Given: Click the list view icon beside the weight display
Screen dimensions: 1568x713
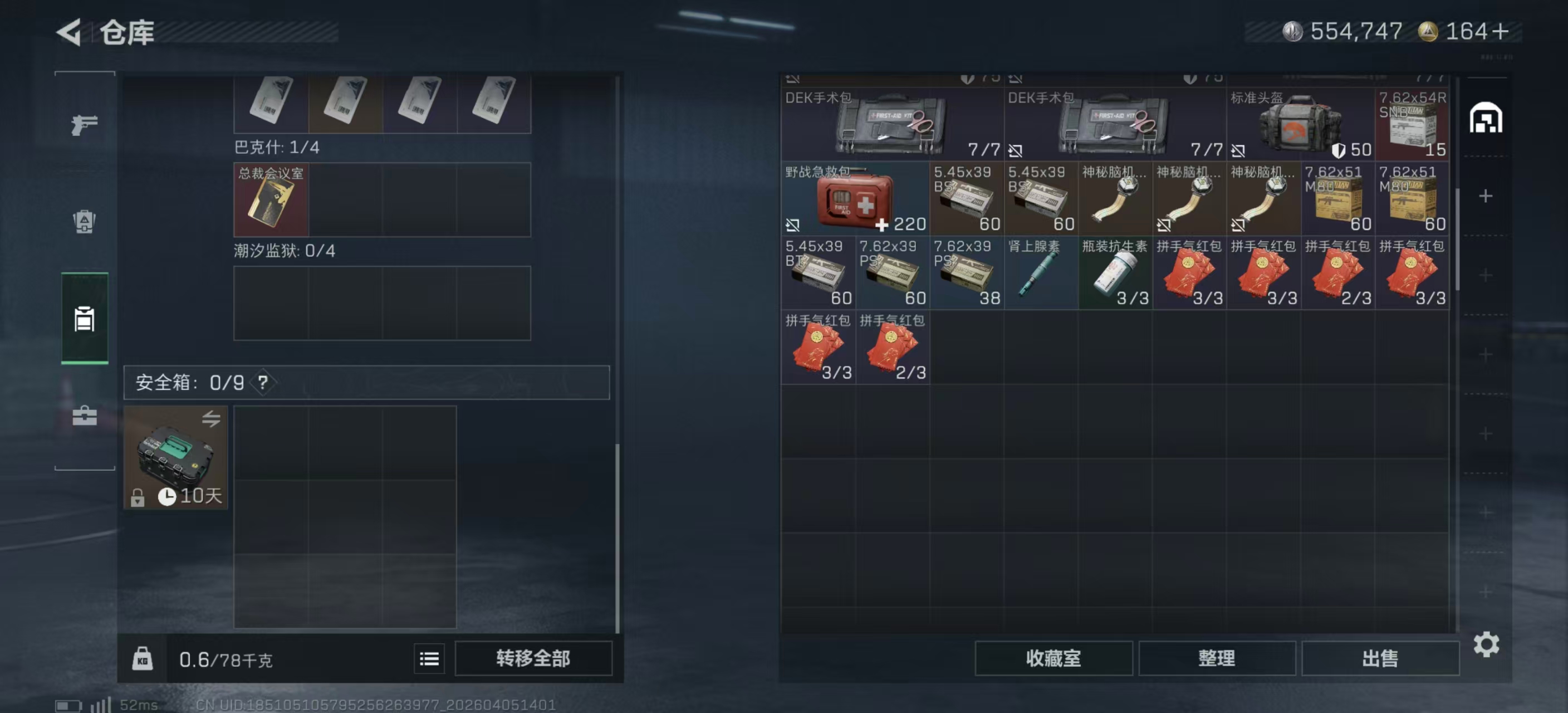Looking at the screenshot, I should [x=429, y=658].
